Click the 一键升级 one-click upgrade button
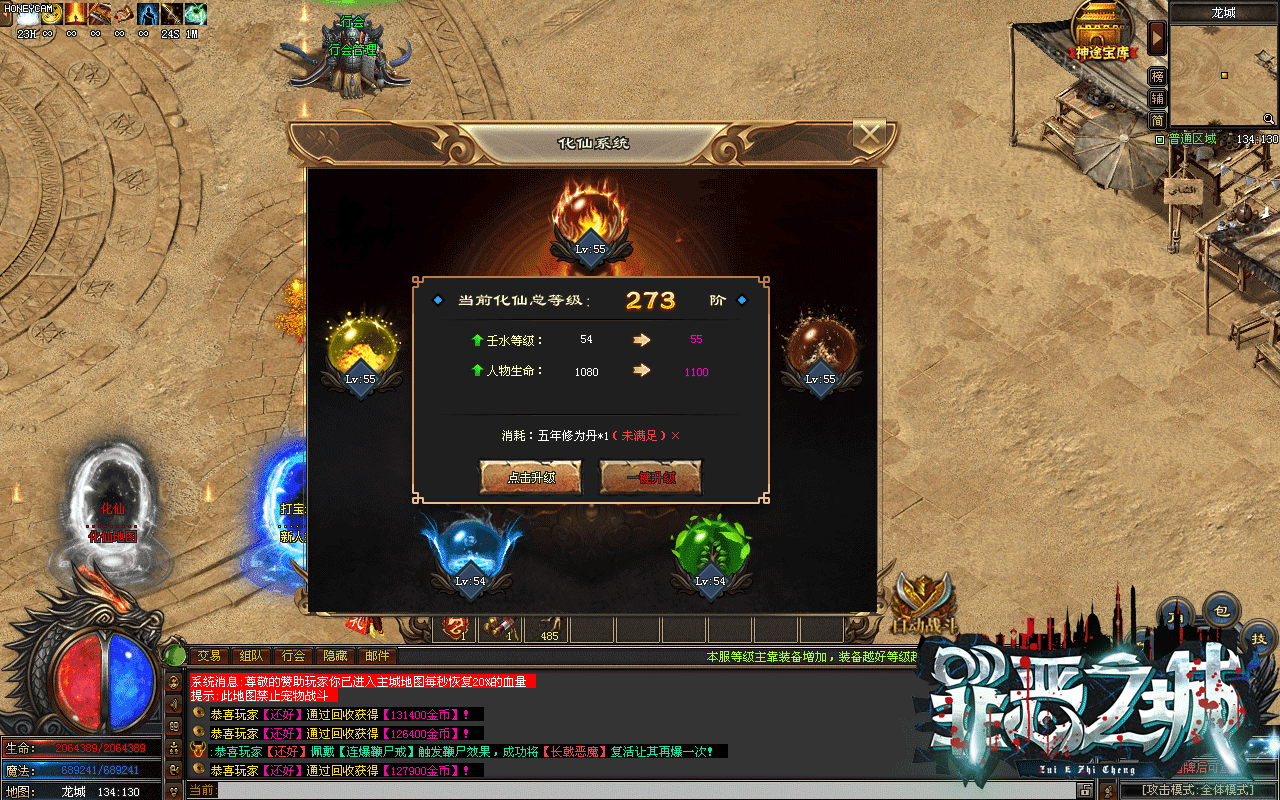The width and height of the screenshot is (1280, 800). 651,477
